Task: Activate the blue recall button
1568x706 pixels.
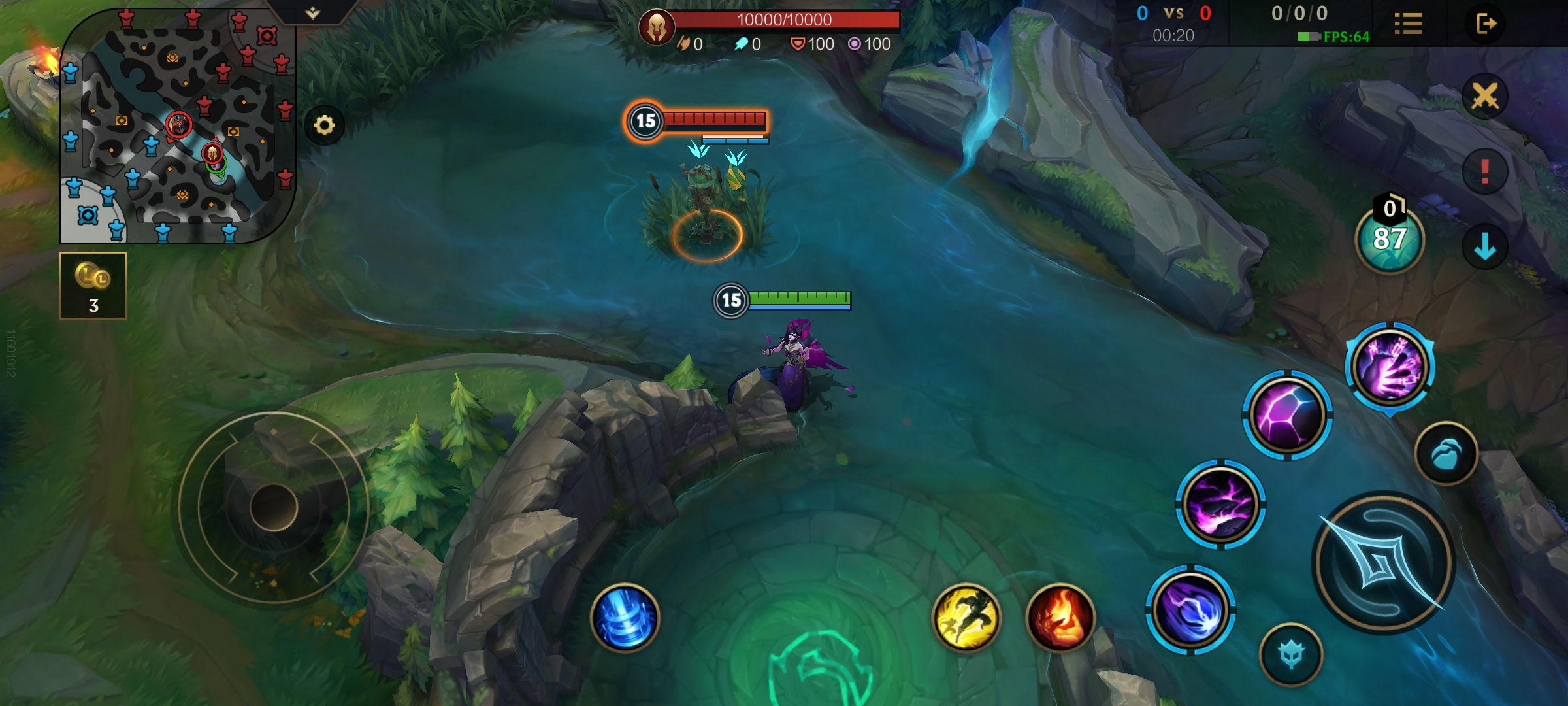Action: point(625,618)
